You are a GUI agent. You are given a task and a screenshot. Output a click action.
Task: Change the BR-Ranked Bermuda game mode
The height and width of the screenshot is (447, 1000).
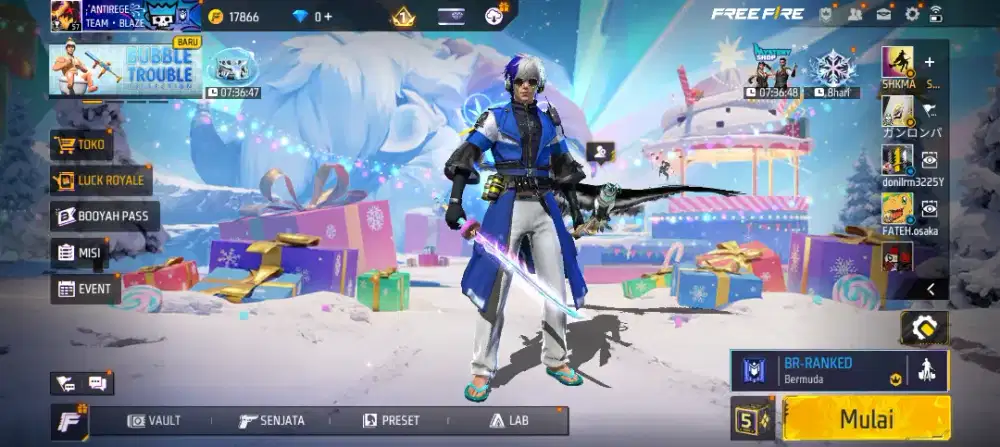[x=818, y=370]
